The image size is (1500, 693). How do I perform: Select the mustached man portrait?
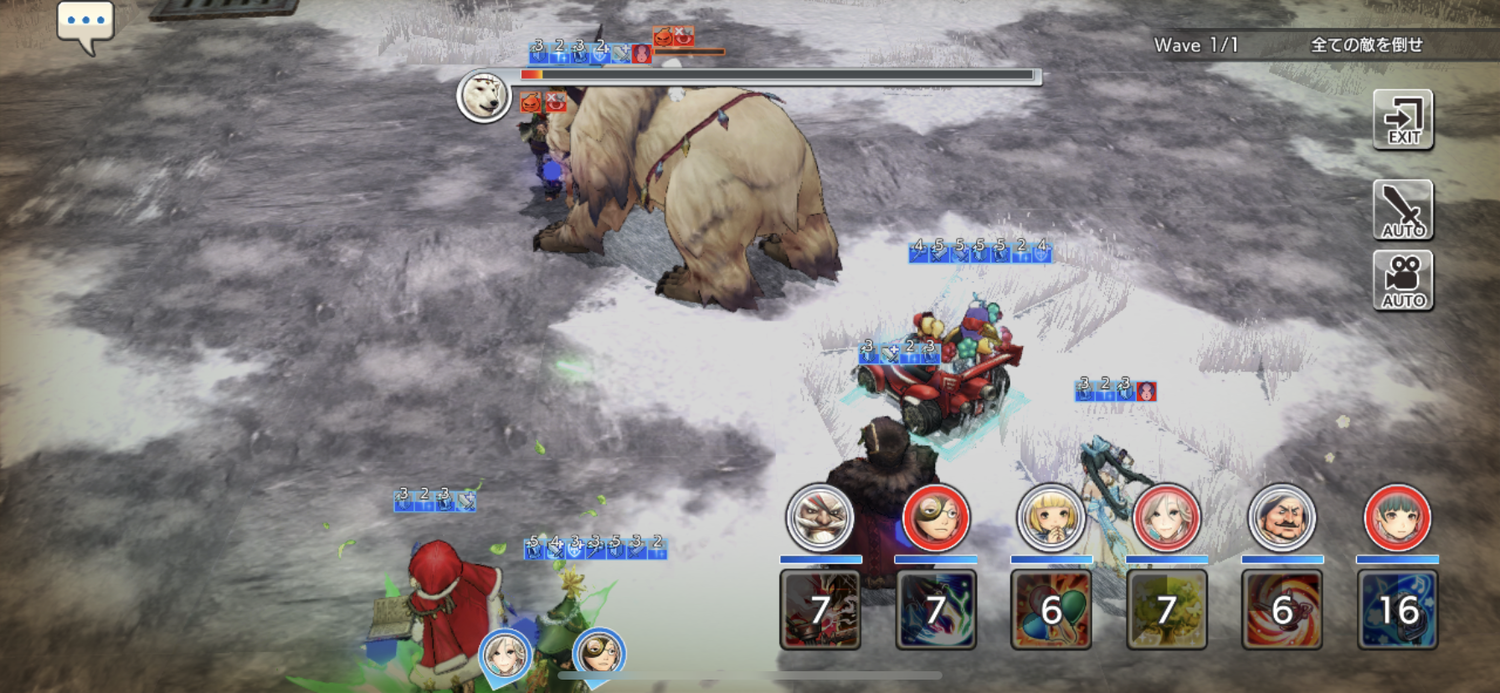click(x=1282, y=517)
